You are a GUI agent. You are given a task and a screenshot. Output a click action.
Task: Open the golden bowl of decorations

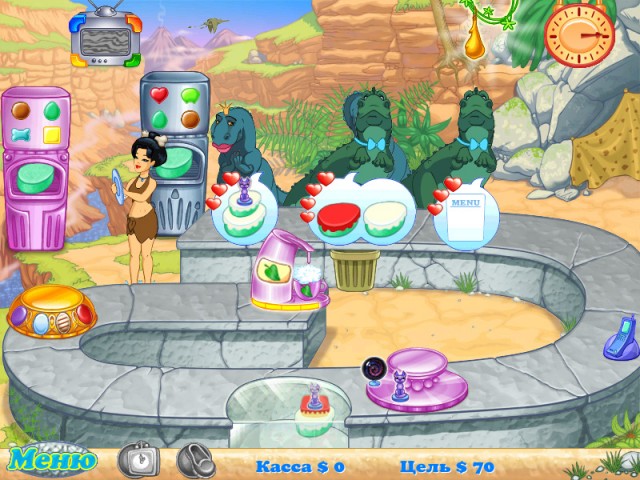50,317
